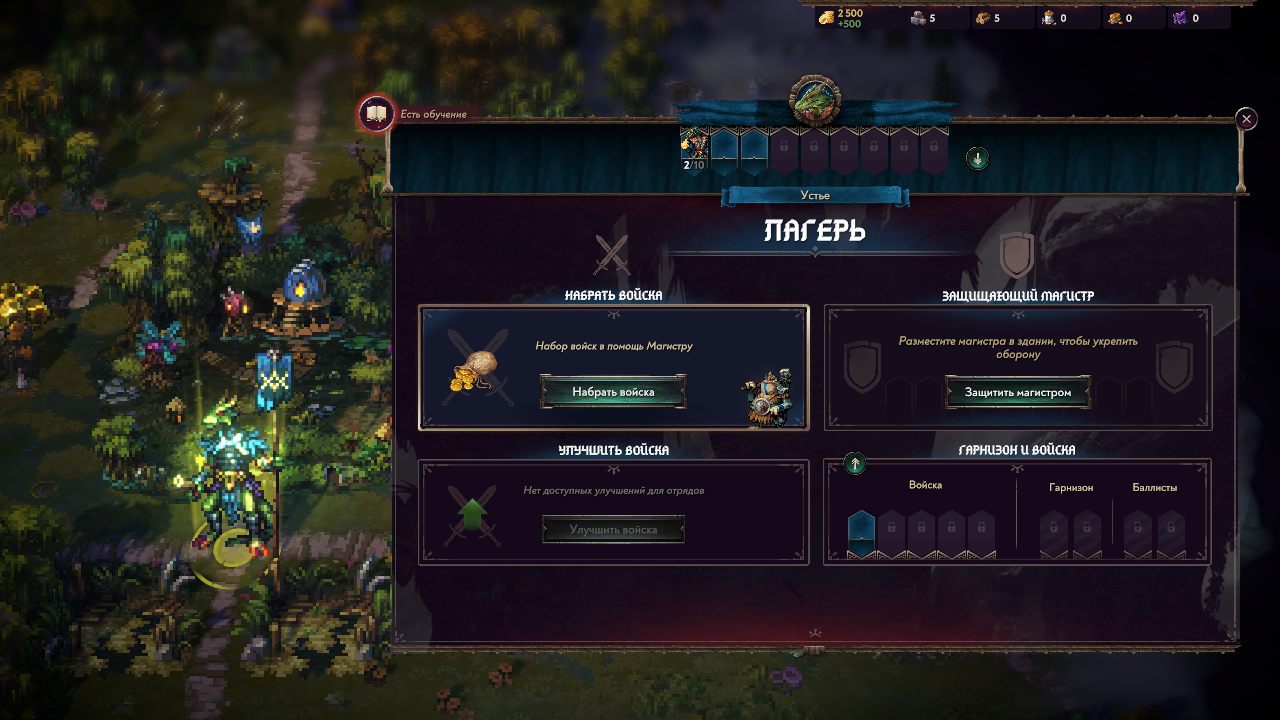The width and height of the screenshot is (1280, 720).
Task: Open the "Есть обучение" tutorial book icon
Action: [377, 114]
